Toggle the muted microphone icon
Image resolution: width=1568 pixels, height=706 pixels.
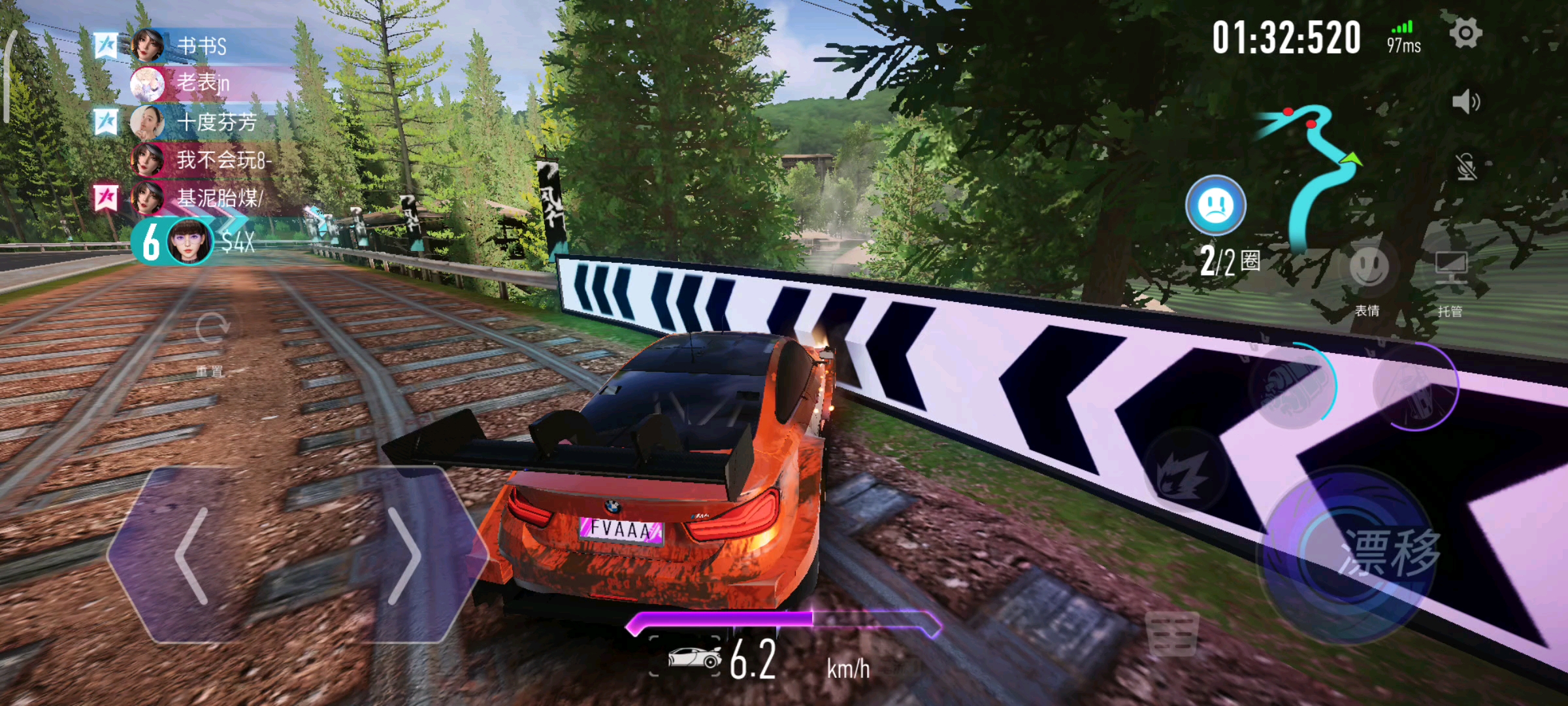tap(1465, 167)
